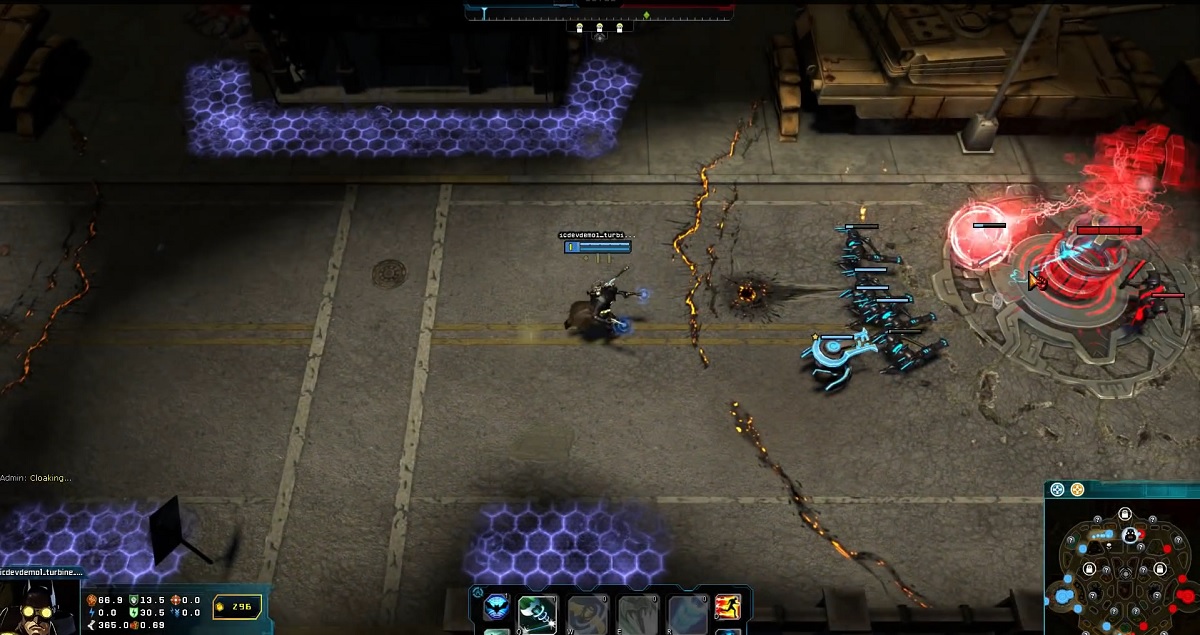This screenshot has height=635, width=1200.
Task: Use the running man sprint ability
Action: point(728,607)
